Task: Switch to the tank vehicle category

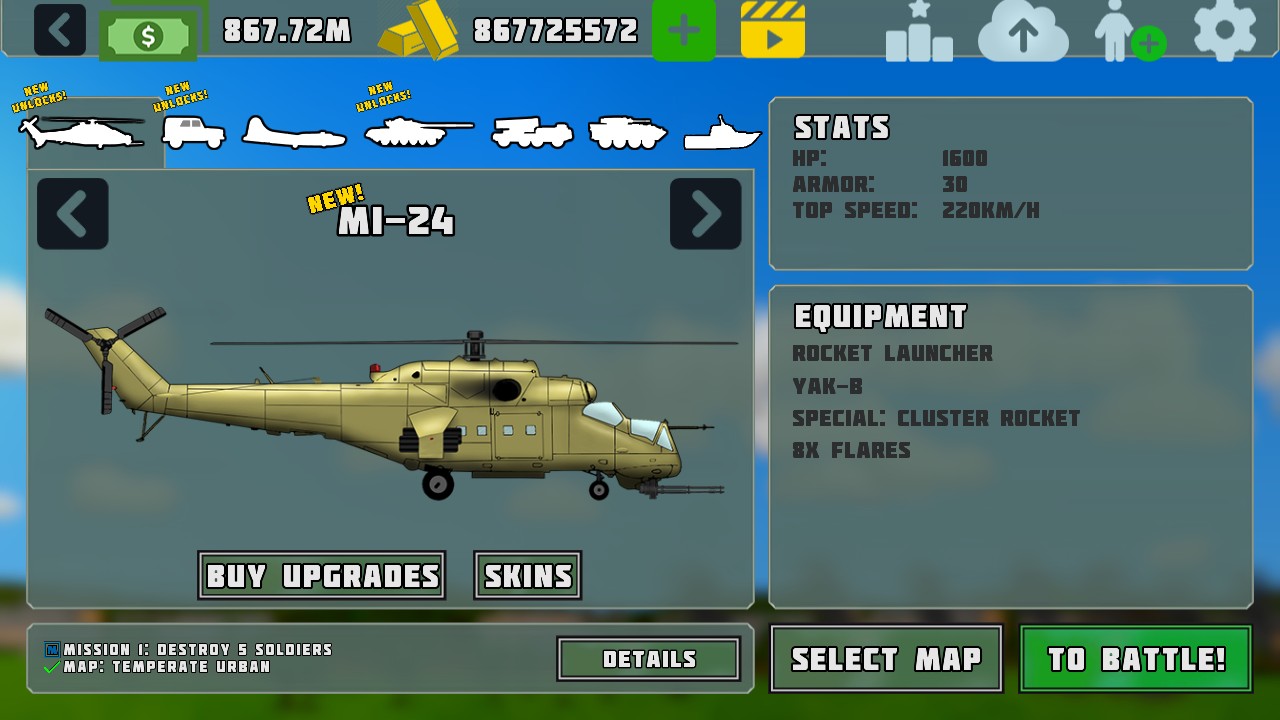Action: click(417, 132)
